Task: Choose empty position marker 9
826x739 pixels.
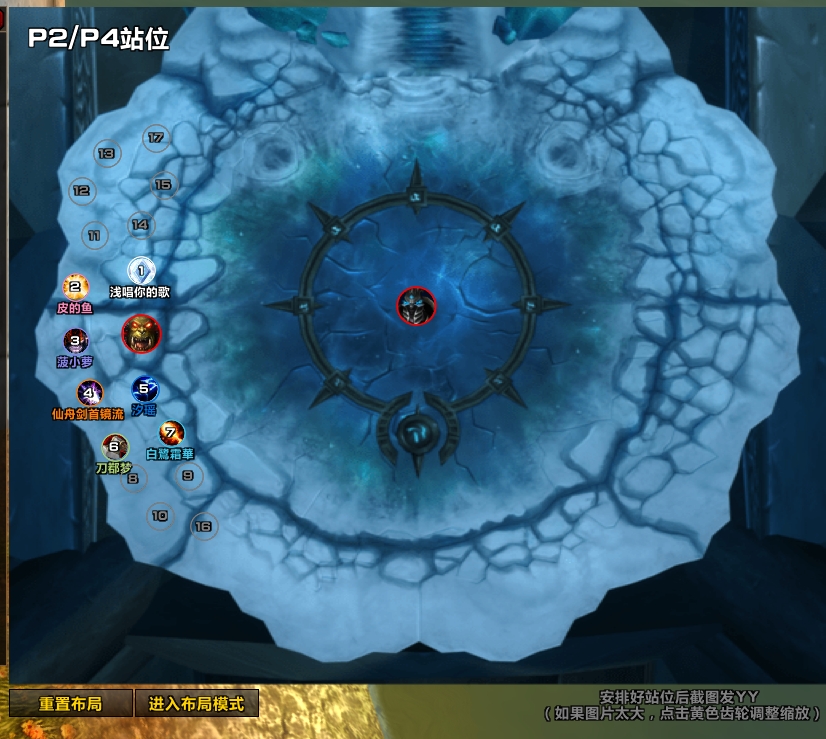Action: pyautogui.click(x=187, y=476)
